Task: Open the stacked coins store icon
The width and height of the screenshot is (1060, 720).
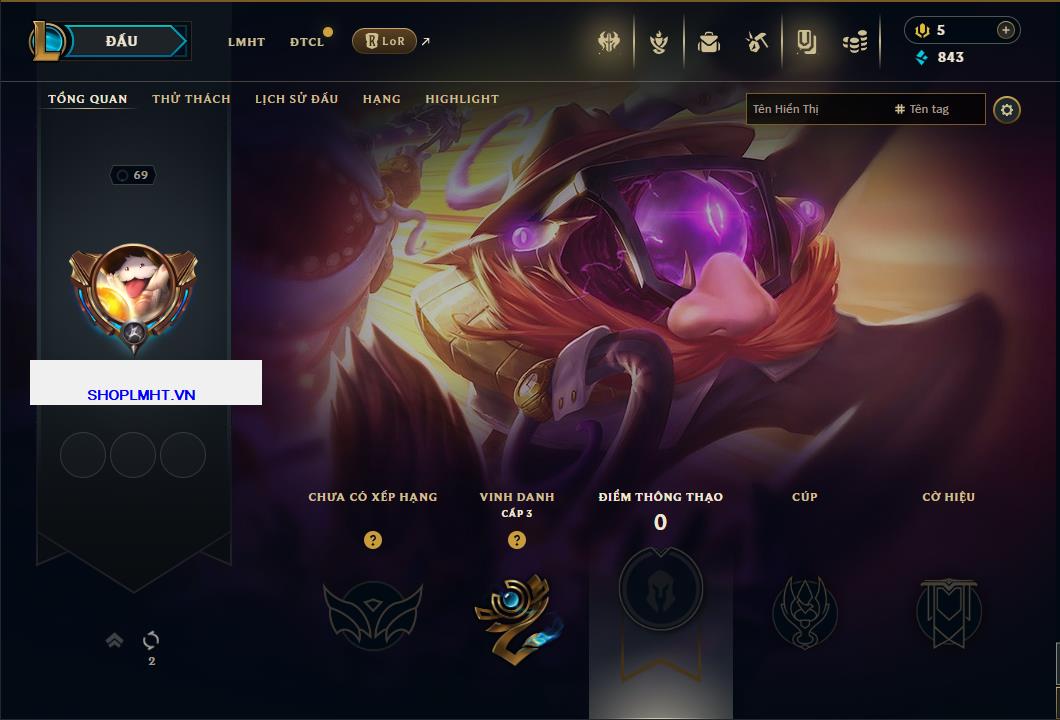Action: click(x=854, y=42)
